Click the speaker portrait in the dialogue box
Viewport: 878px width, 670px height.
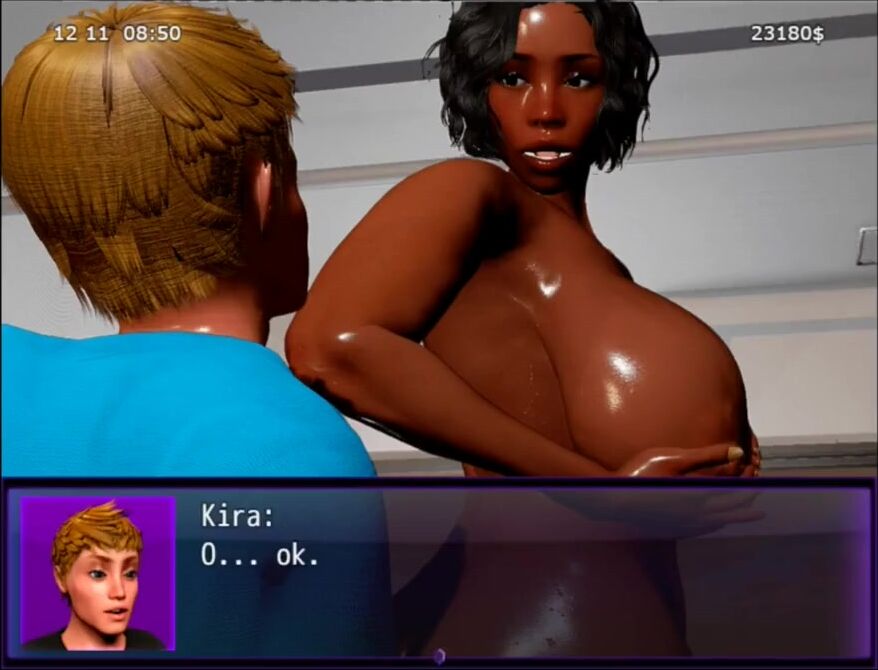pyautogui.click(x=98, y=573)
